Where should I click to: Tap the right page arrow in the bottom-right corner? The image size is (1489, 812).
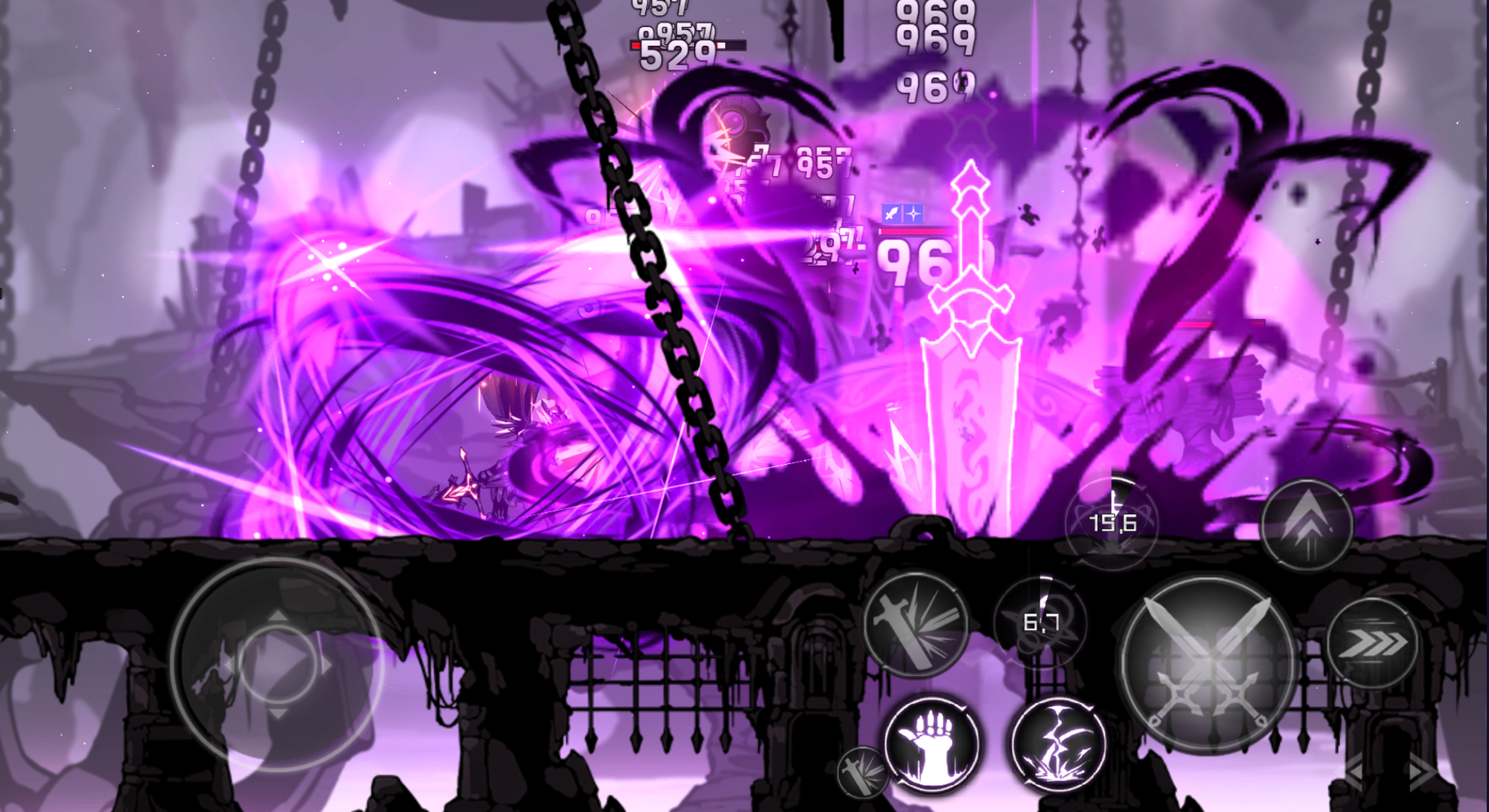click(1415, 771)
